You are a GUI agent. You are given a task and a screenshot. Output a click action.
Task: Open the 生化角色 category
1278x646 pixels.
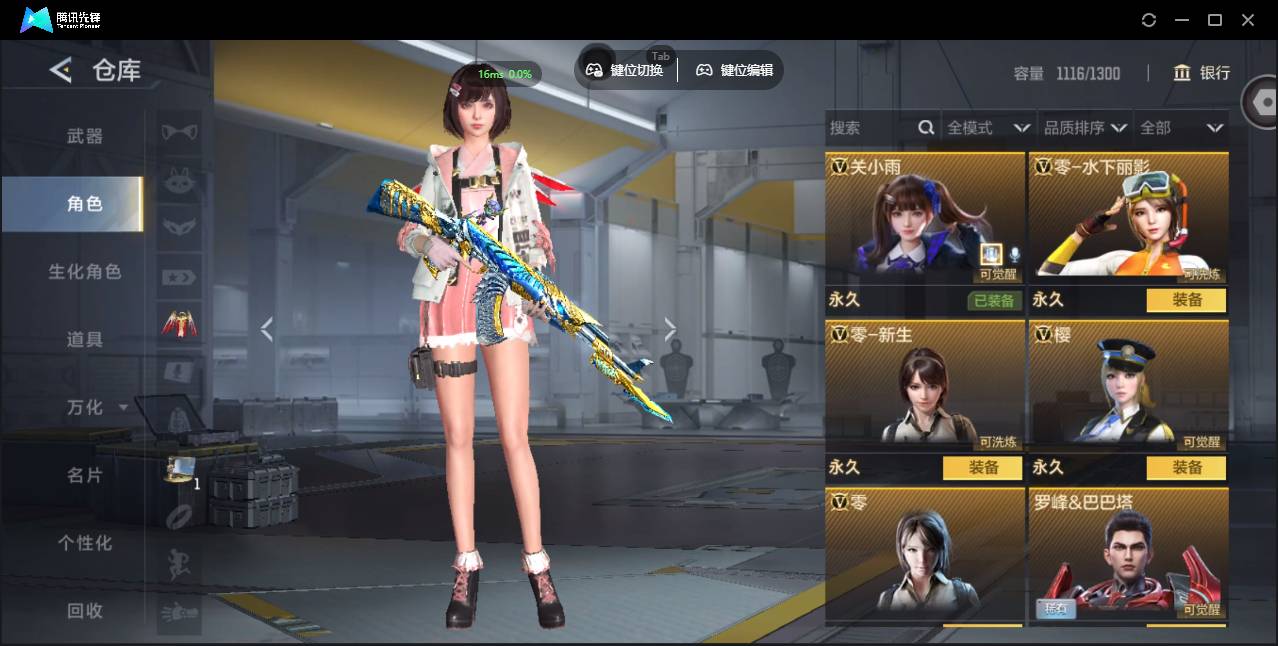tap(85, 272)
